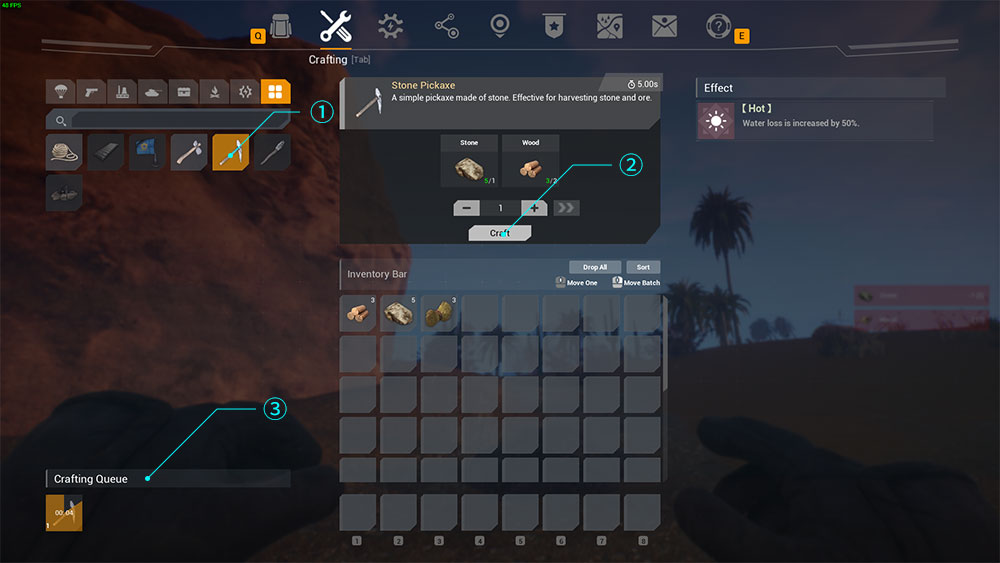Select the wood logs inventory slot
The height and width of the screenshot is (563, 1000).
coord(358,313)
